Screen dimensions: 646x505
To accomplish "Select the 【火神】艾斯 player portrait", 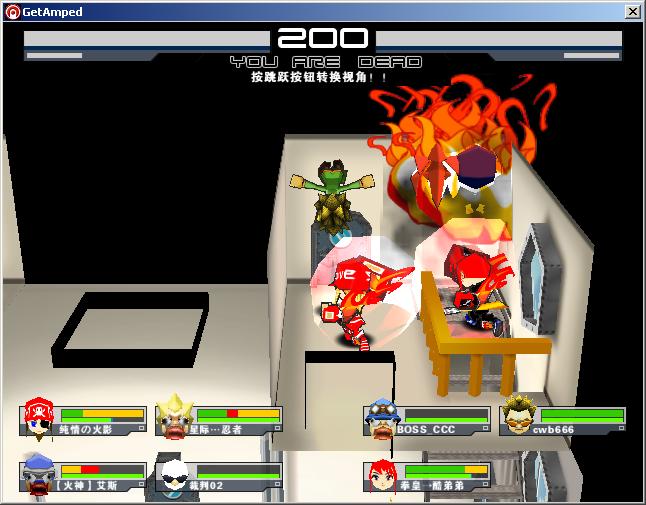I will (x=39, y=474).
